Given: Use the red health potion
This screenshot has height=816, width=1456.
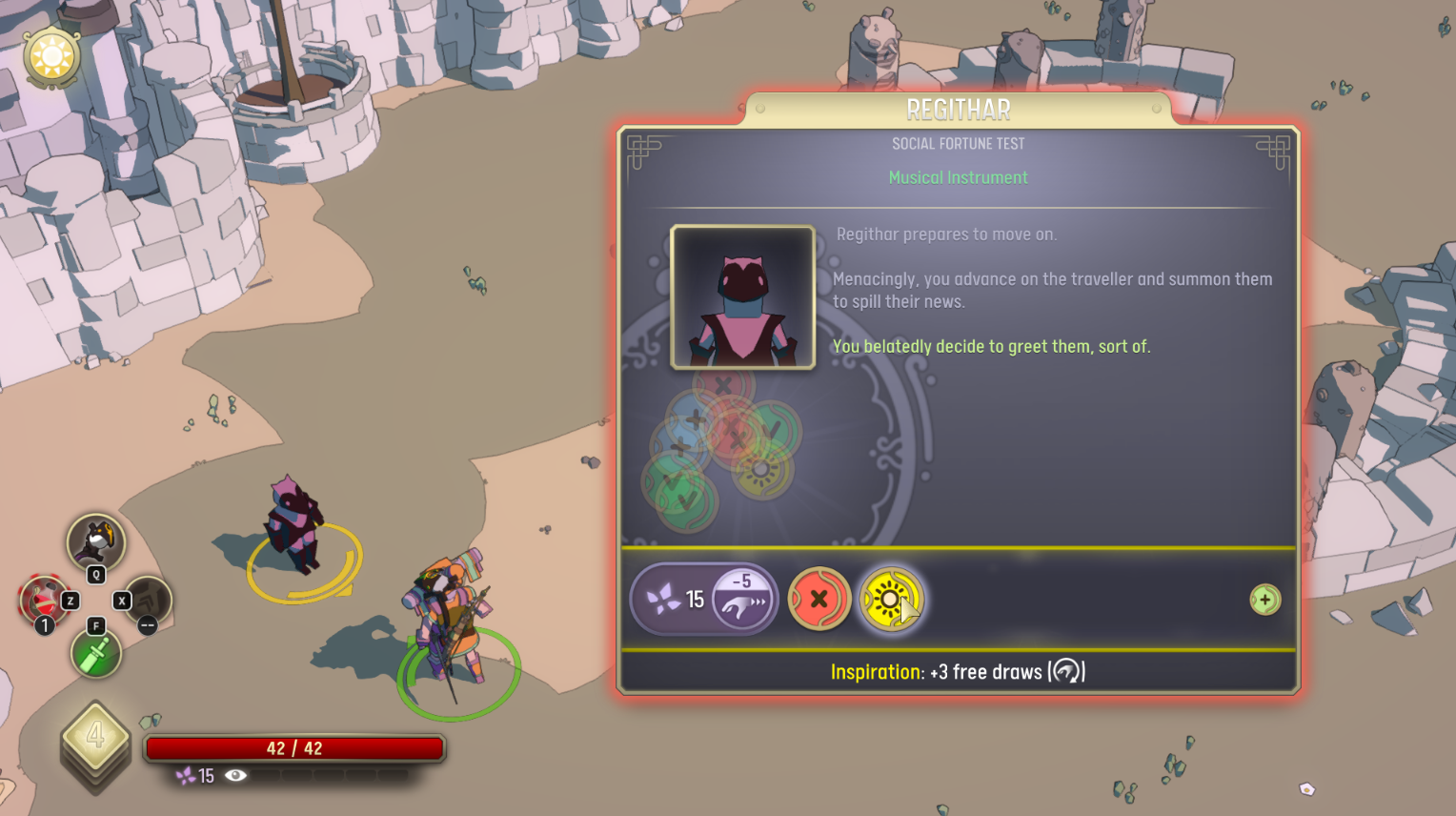Looking at the screenshot, I should click(42, 602).
